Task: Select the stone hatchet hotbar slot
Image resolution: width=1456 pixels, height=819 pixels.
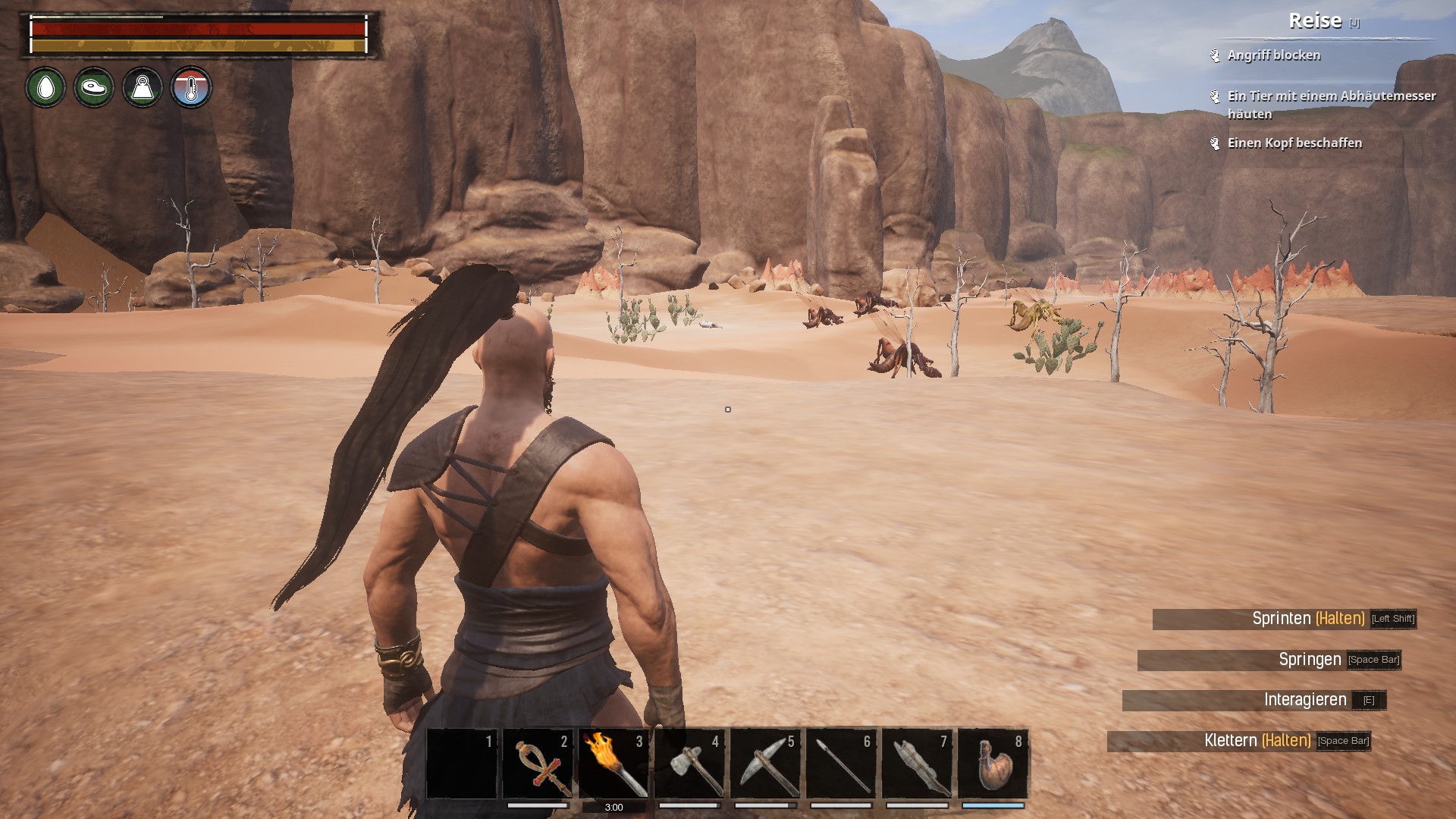Action: [689, 764]
